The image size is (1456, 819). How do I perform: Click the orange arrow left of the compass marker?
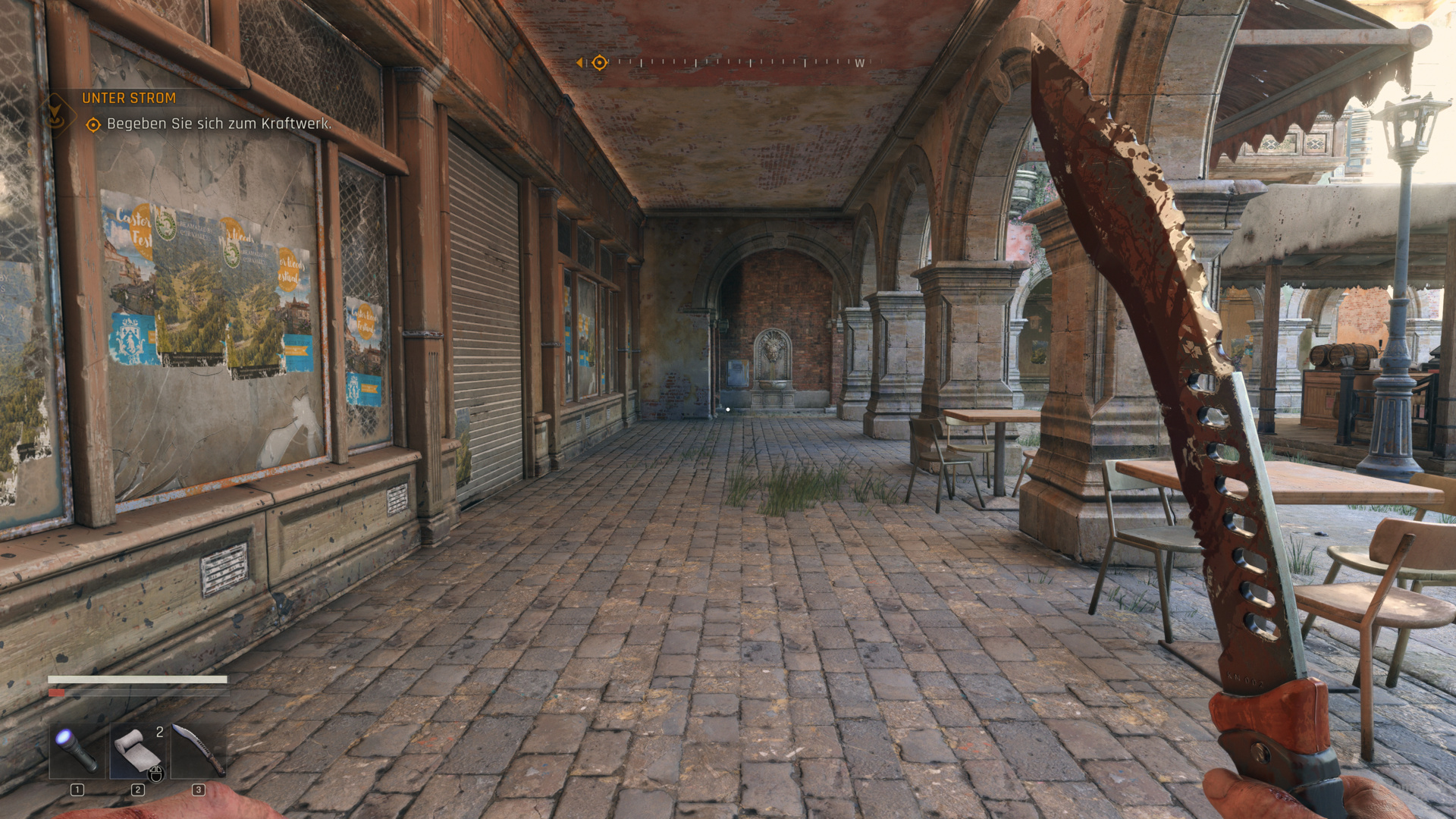click(581, 62)
